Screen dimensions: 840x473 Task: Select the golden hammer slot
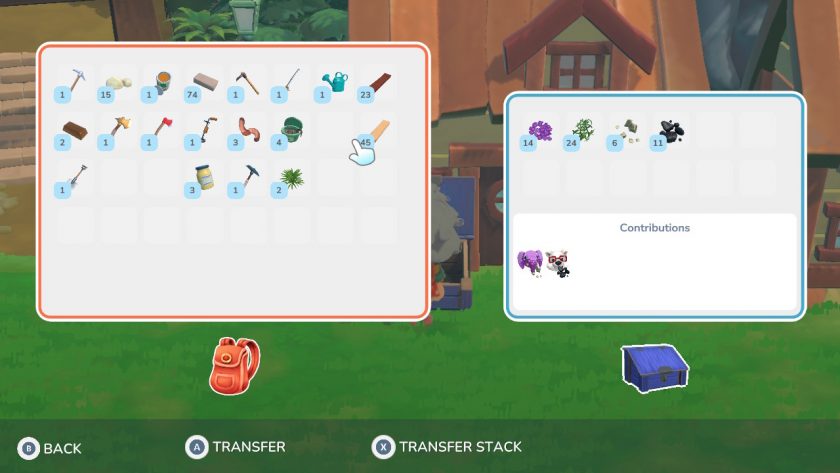coord(118,132)
